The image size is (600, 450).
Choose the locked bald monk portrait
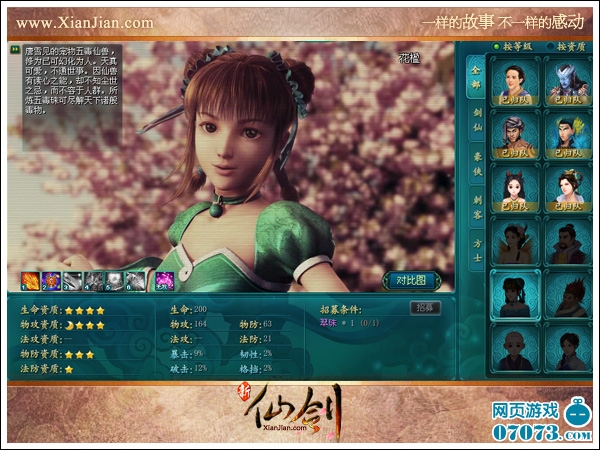pyautogui.click(x=515, y=347)
